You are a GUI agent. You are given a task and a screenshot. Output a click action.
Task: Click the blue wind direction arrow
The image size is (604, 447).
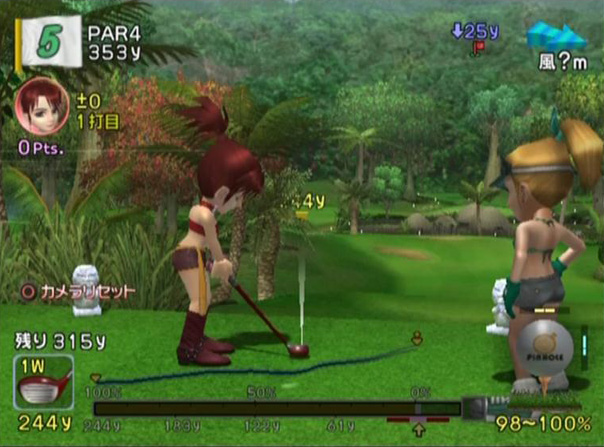(557, 38)
